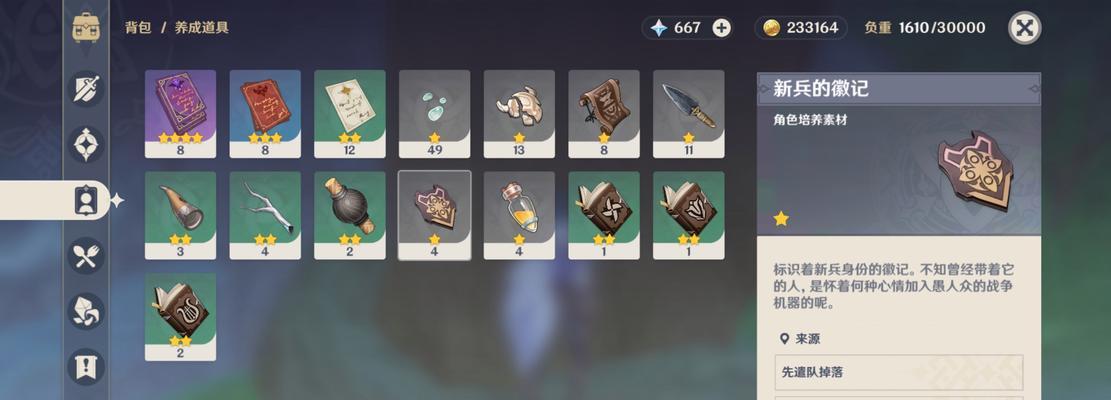Select the slime condensate with 49 count
This screenshot has width=1111, height=400.
434,108
